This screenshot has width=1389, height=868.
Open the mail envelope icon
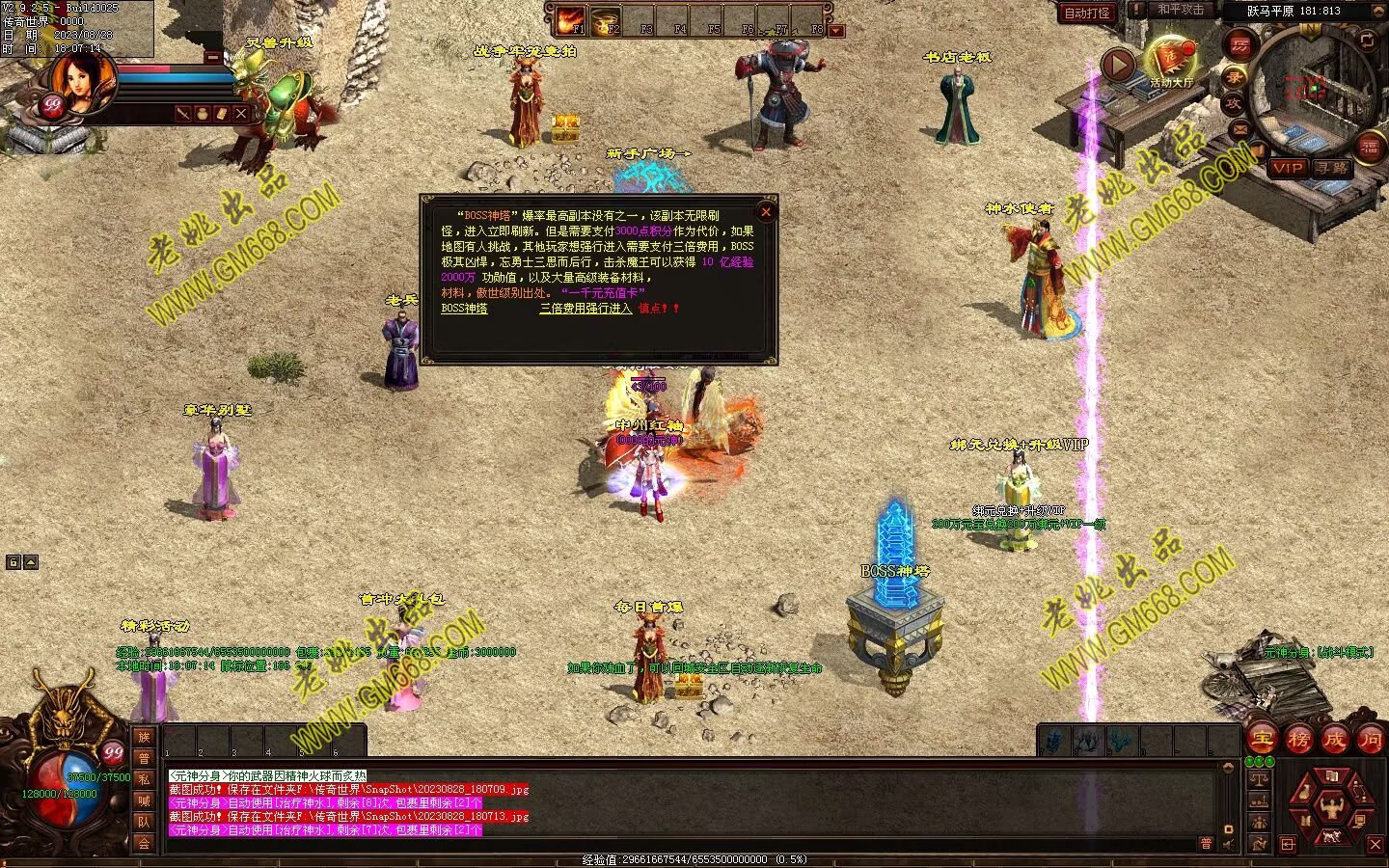[x=1240, y=128]
